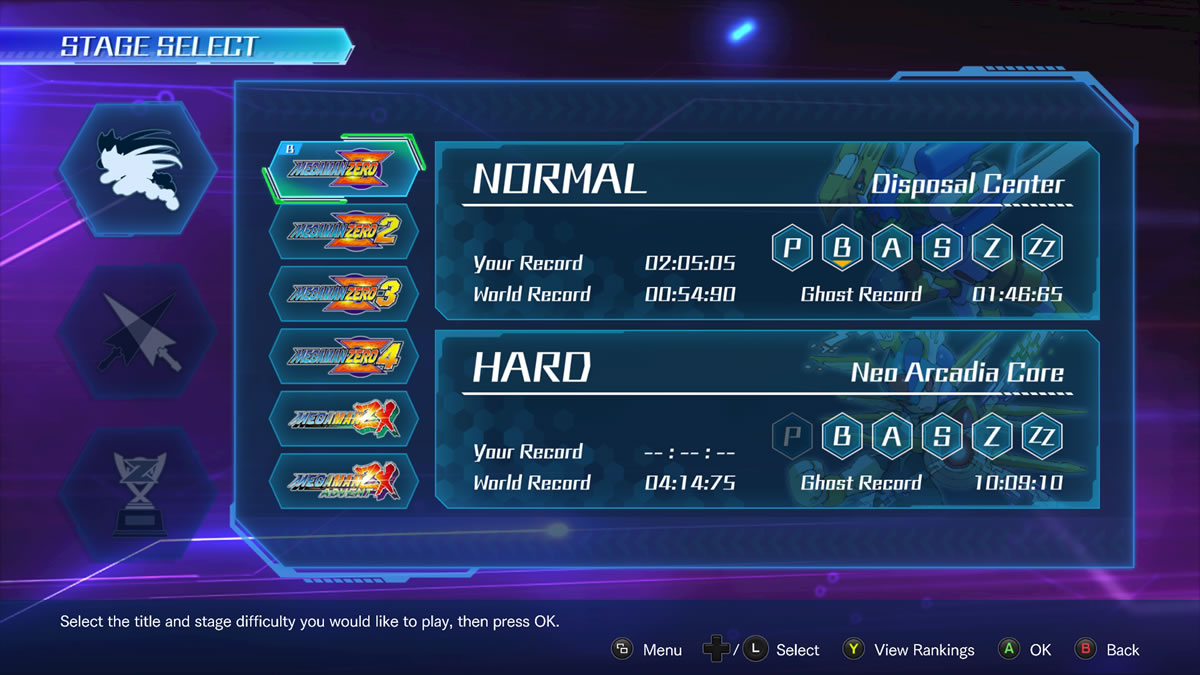Select Mega Man Zero 4 title

(x=343, y=356)
